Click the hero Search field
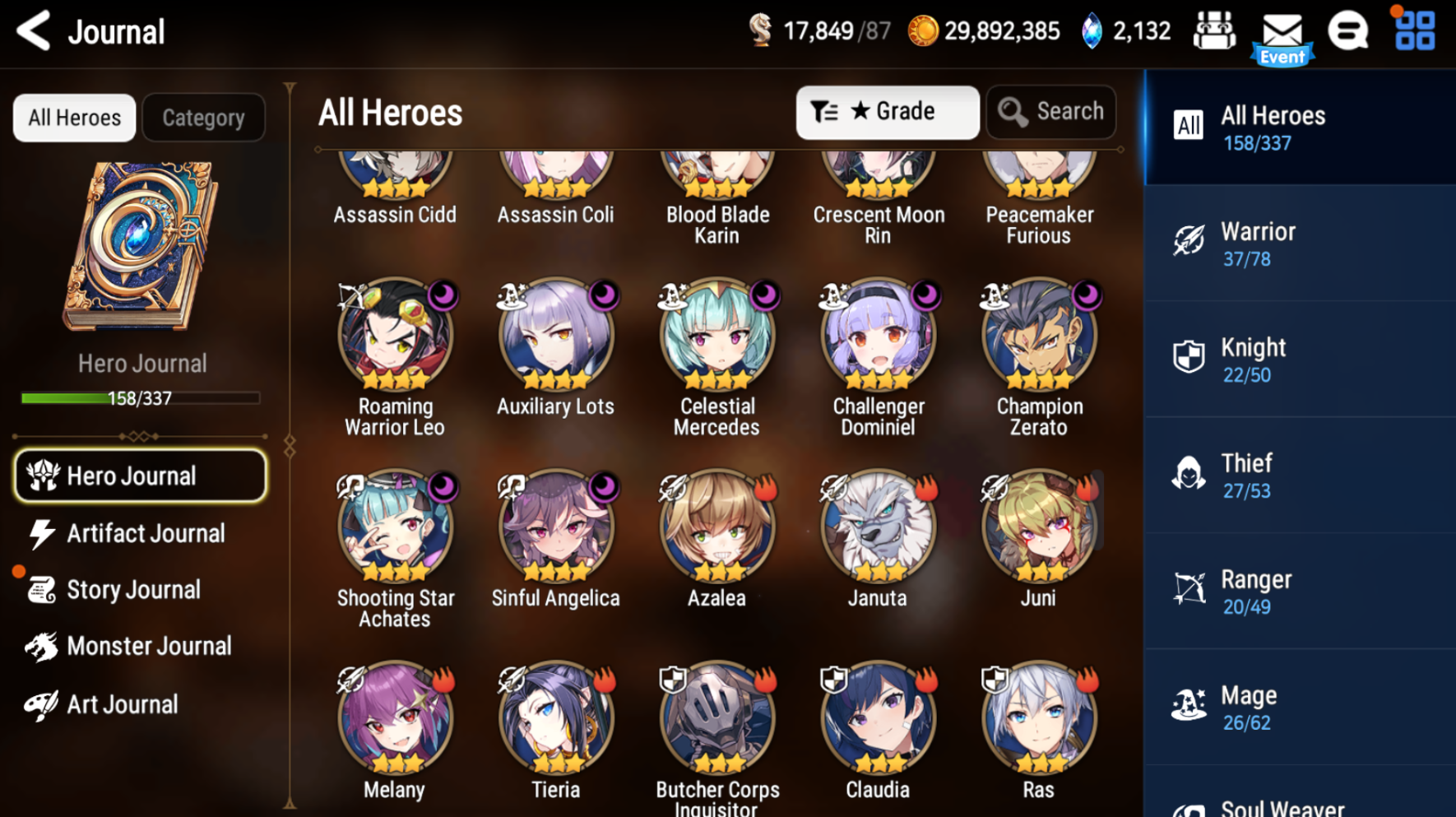1456x817 pixels. point(1051,112)
